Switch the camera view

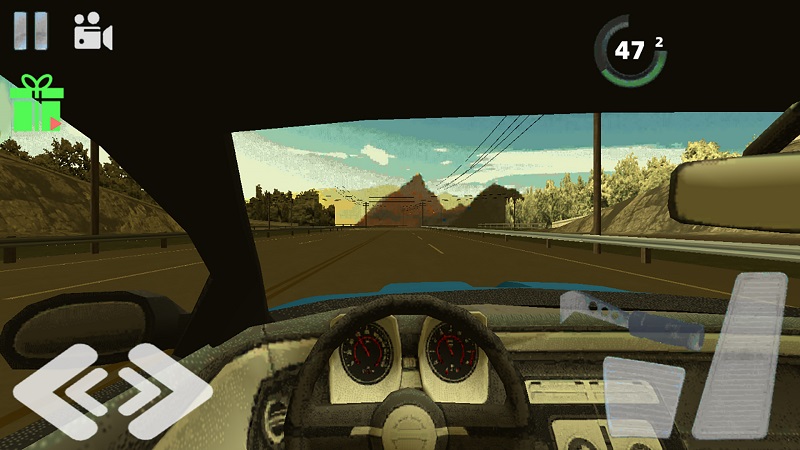pos(93,32)
